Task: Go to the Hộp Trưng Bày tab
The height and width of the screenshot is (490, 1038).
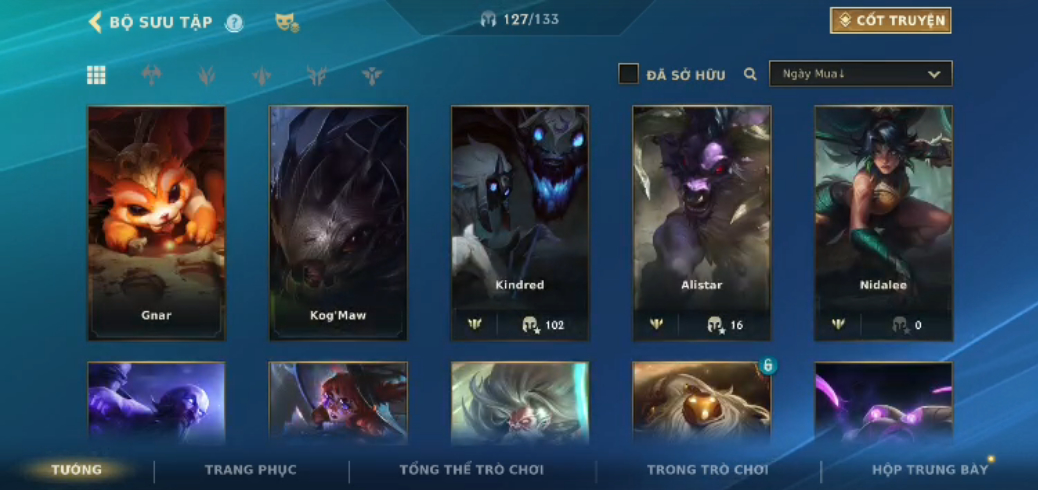Action: [930, 470]
